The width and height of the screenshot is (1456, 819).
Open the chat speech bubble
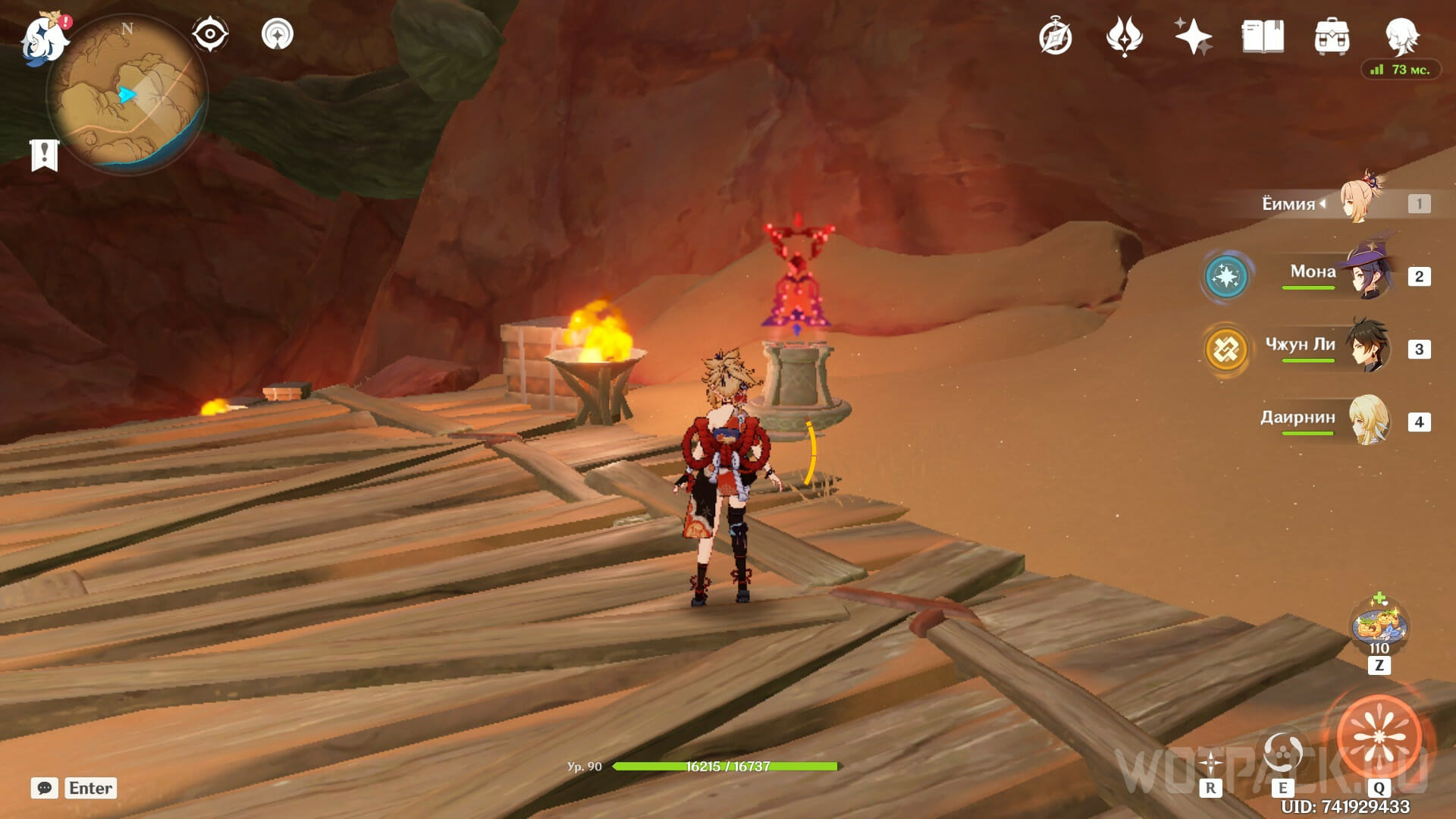click(45, 788)
